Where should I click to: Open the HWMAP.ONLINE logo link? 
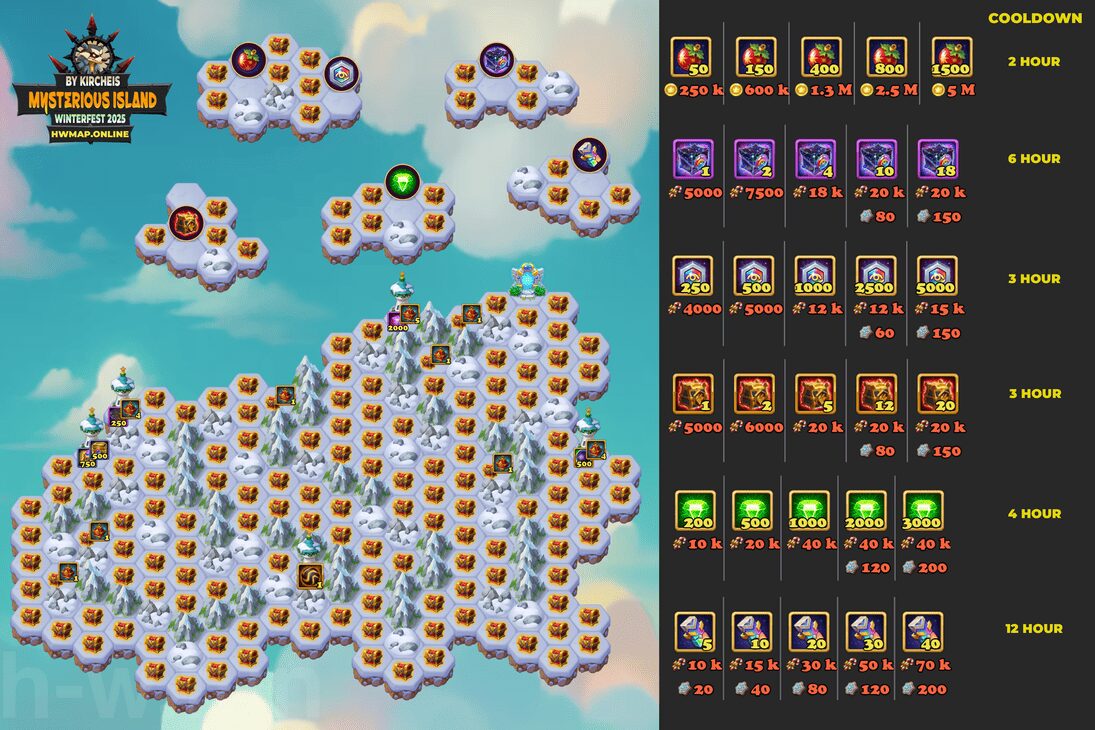91,135
